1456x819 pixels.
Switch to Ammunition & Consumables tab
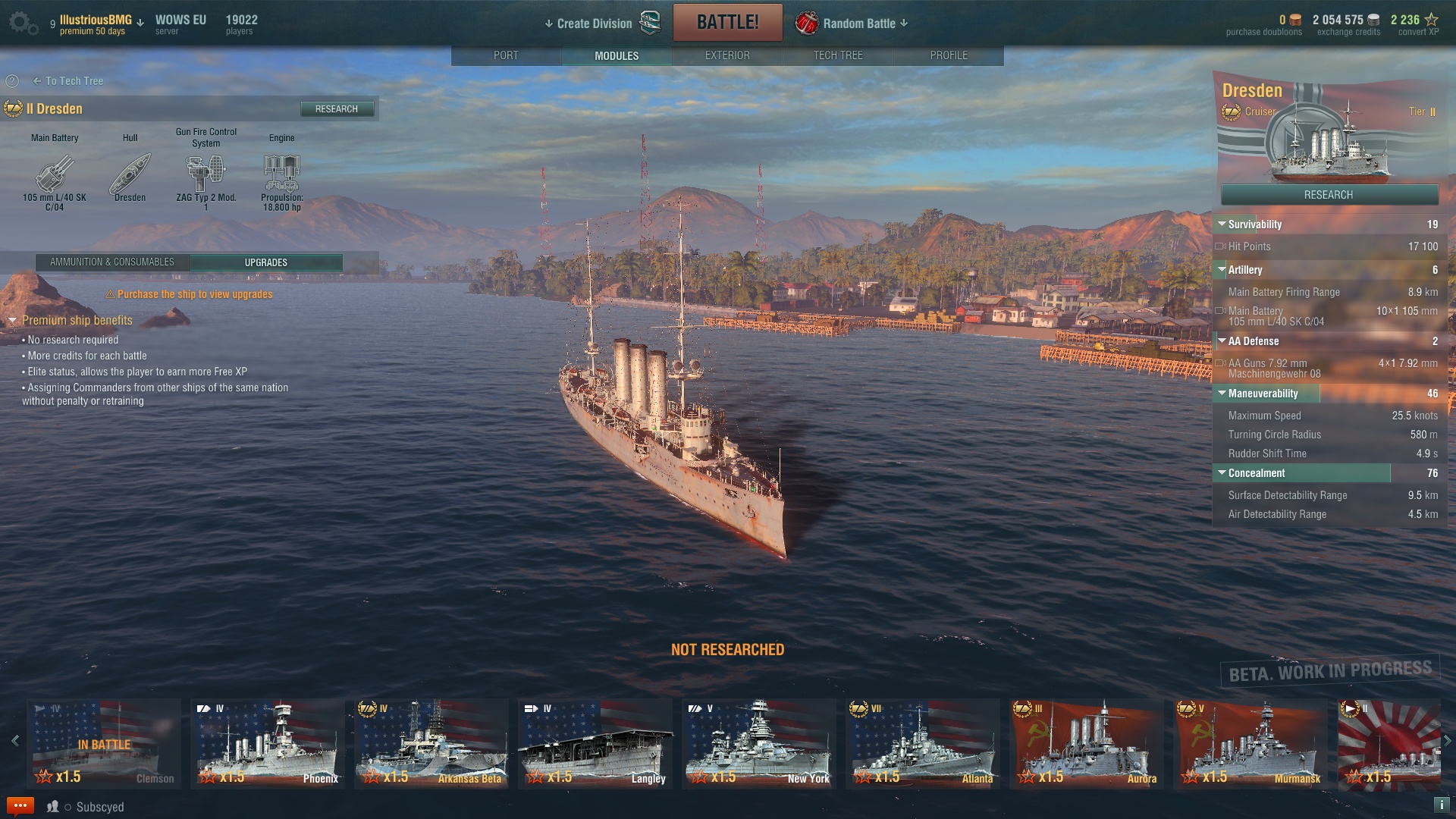(x=112, y=262)
